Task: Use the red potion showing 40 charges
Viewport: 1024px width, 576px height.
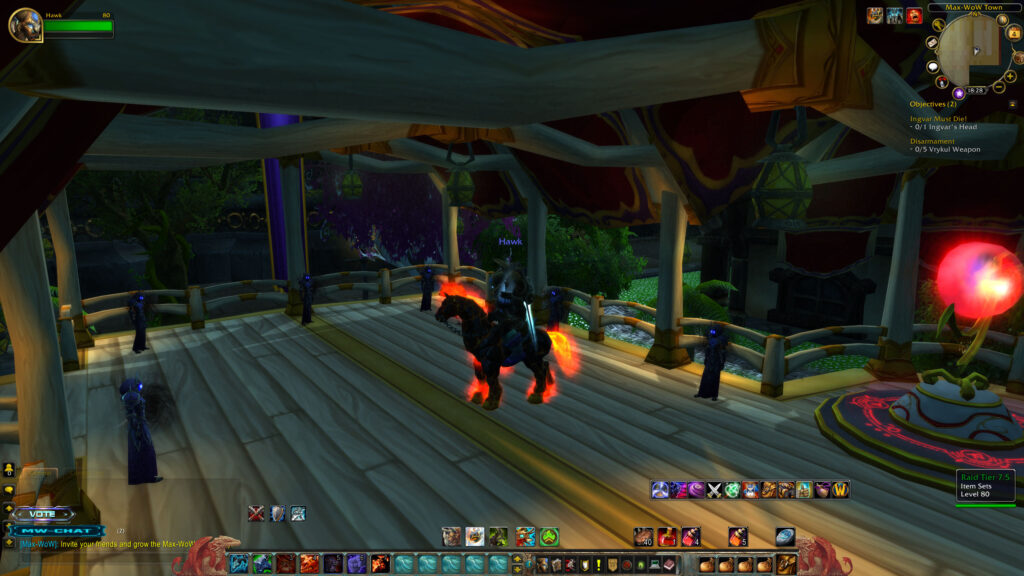Action: [643, 537]
